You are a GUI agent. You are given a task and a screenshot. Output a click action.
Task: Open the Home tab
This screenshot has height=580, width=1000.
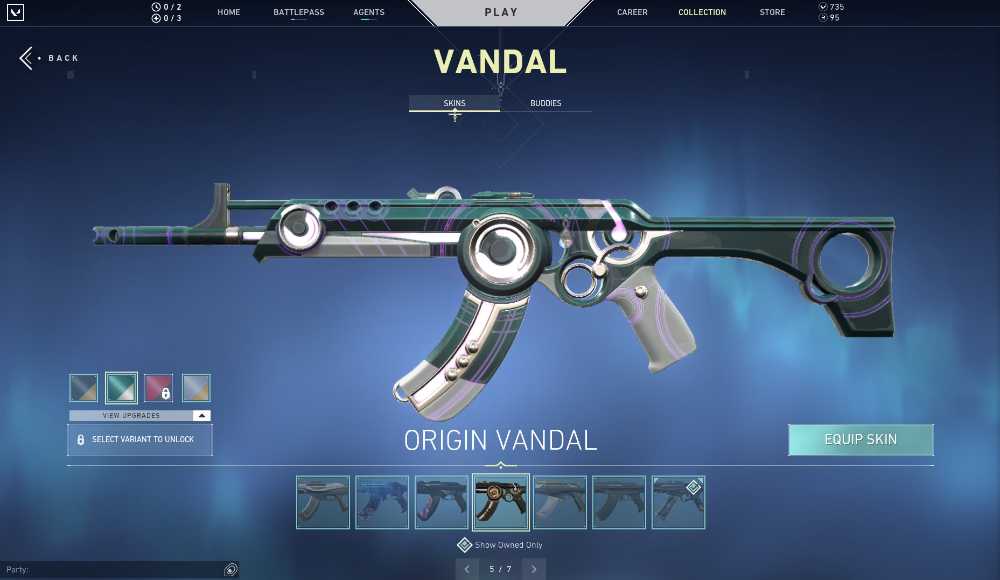point(228,13)
